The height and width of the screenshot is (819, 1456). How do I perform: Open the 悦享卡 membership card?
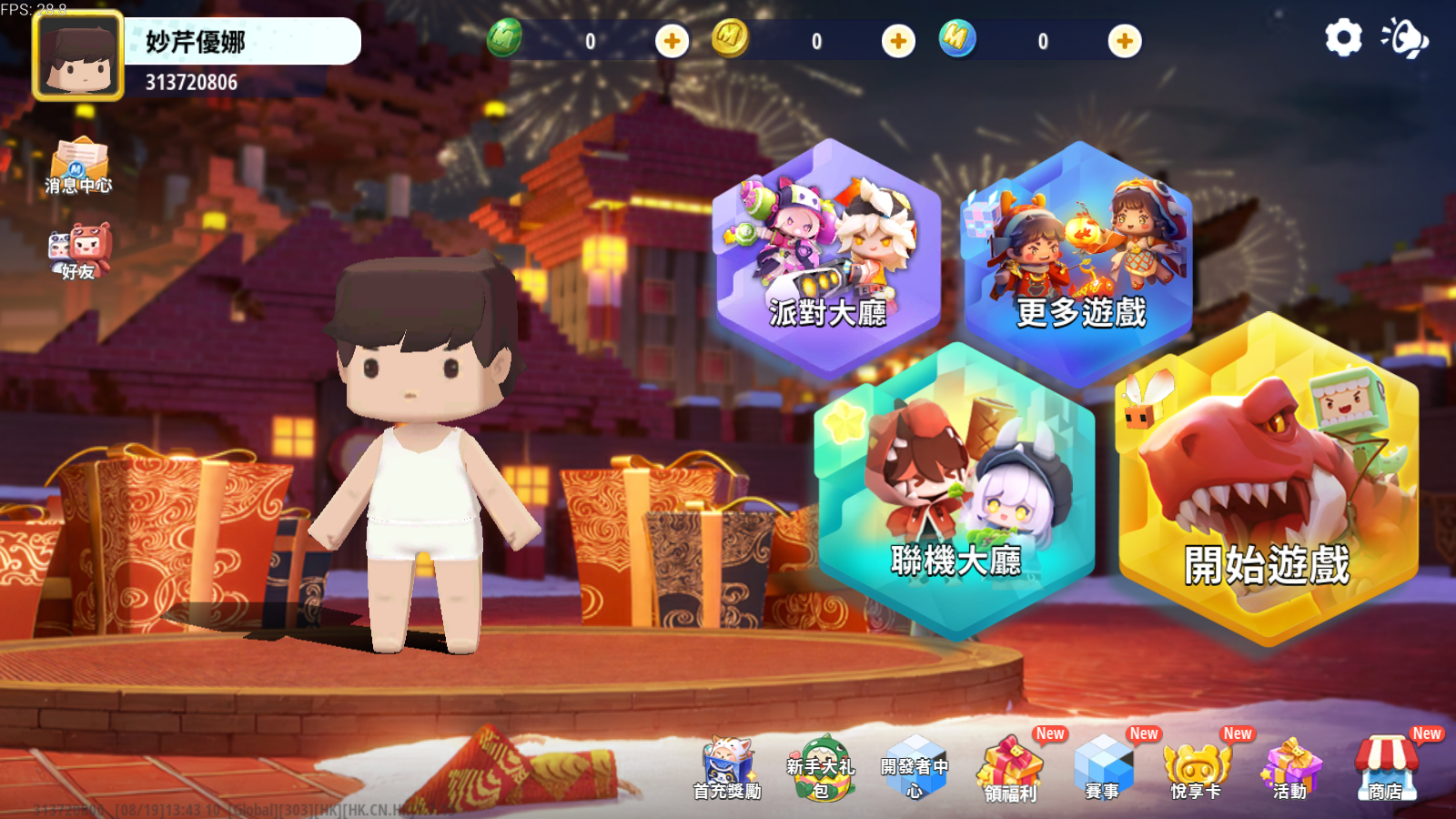1197,771
